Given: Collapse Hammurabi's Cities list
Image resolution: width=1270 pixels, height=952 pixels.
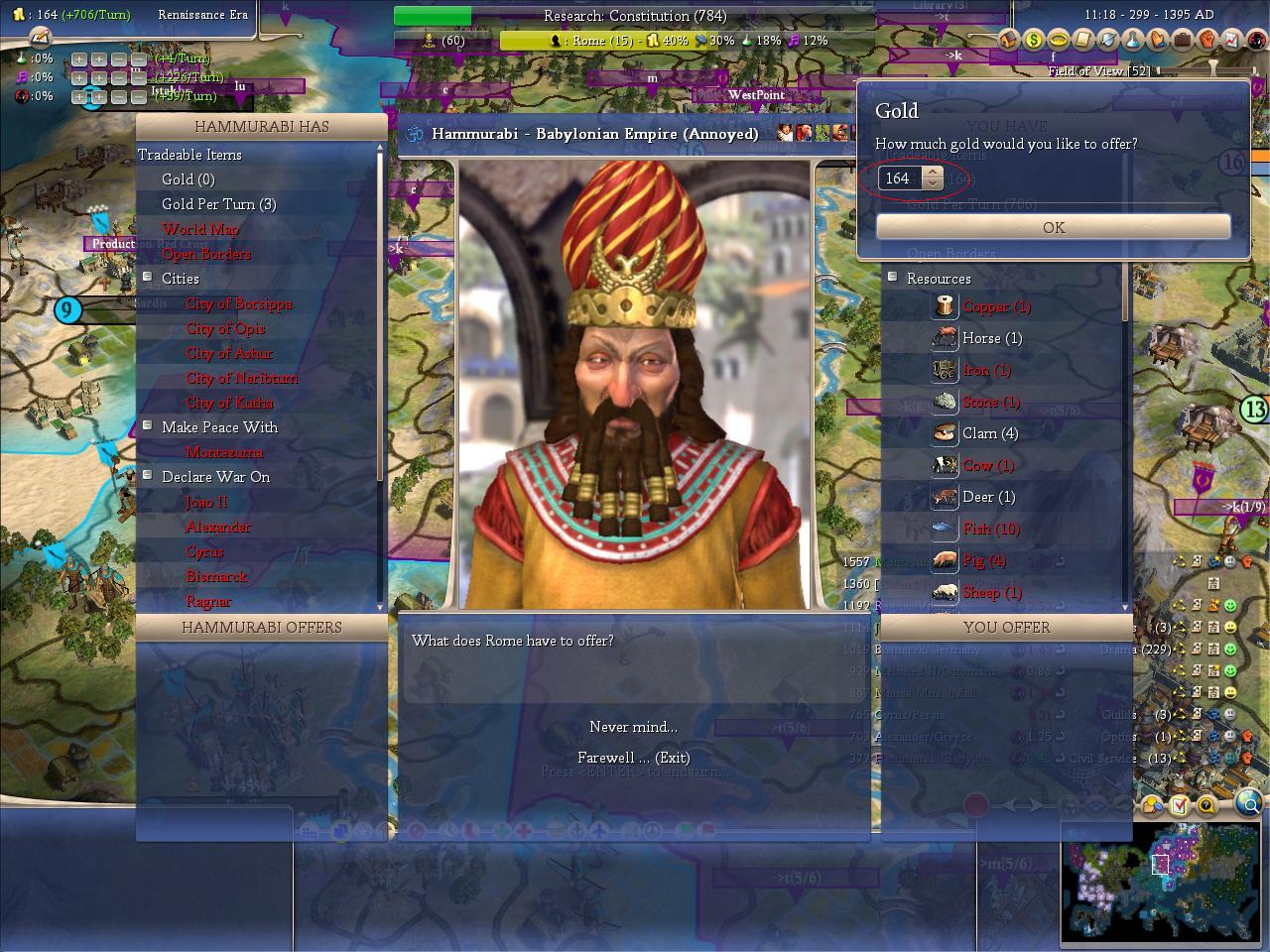Looking at the screenshot, I should pos(148,278).
